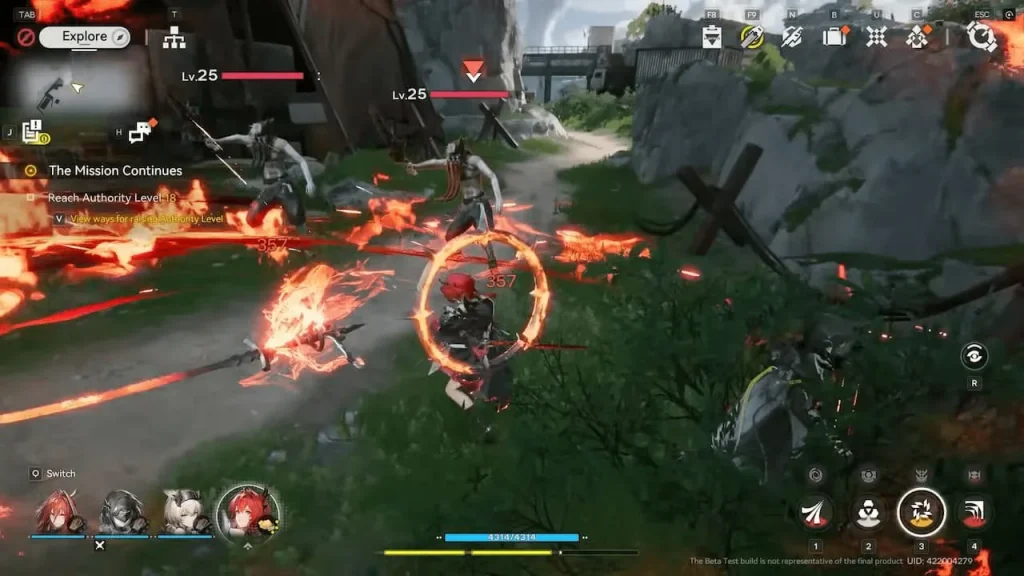
Task: Open the checkered cross icon
Action: (x=876, y=37)
